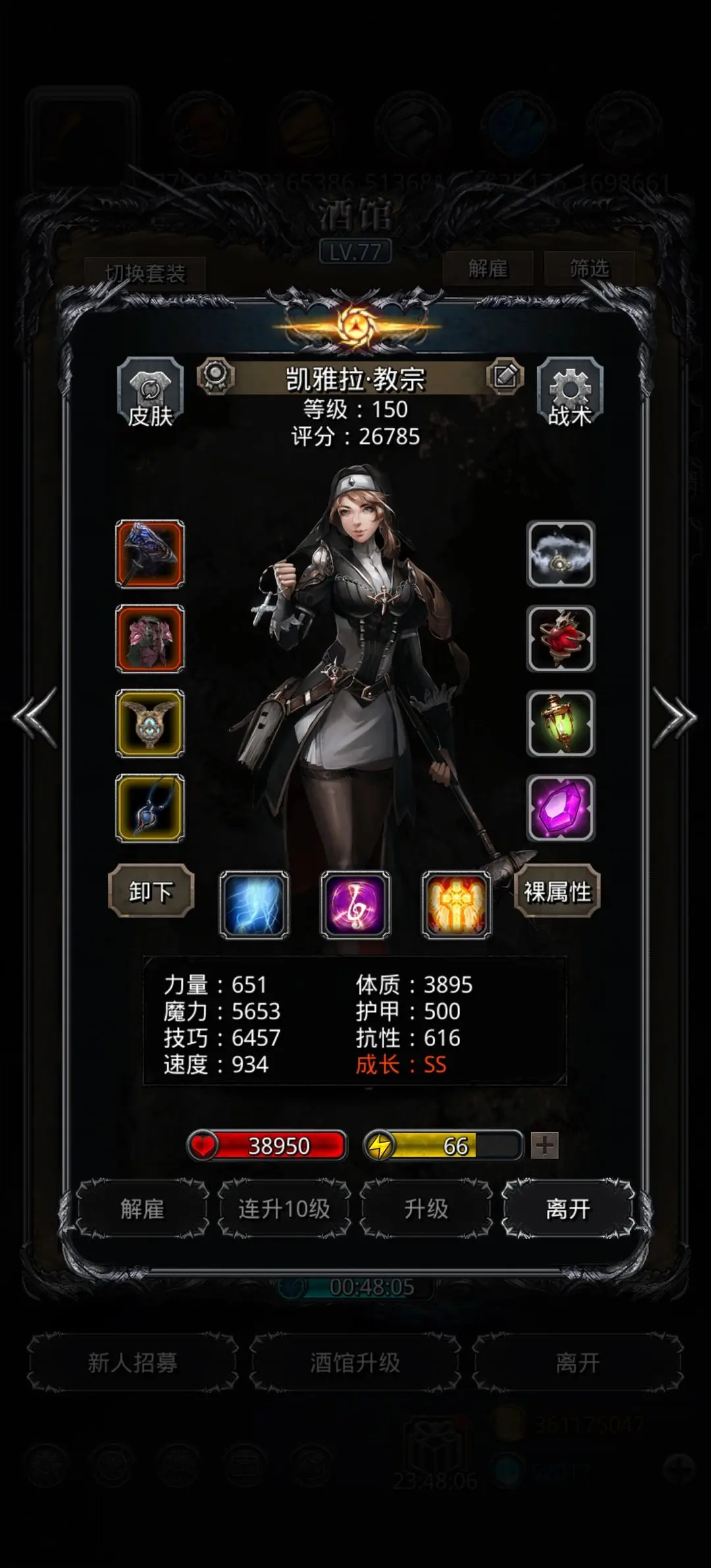The height and width of the screenshot is (1568, 711).
Task: Close the hero panel with 离开
Action: pos(568,1209)
